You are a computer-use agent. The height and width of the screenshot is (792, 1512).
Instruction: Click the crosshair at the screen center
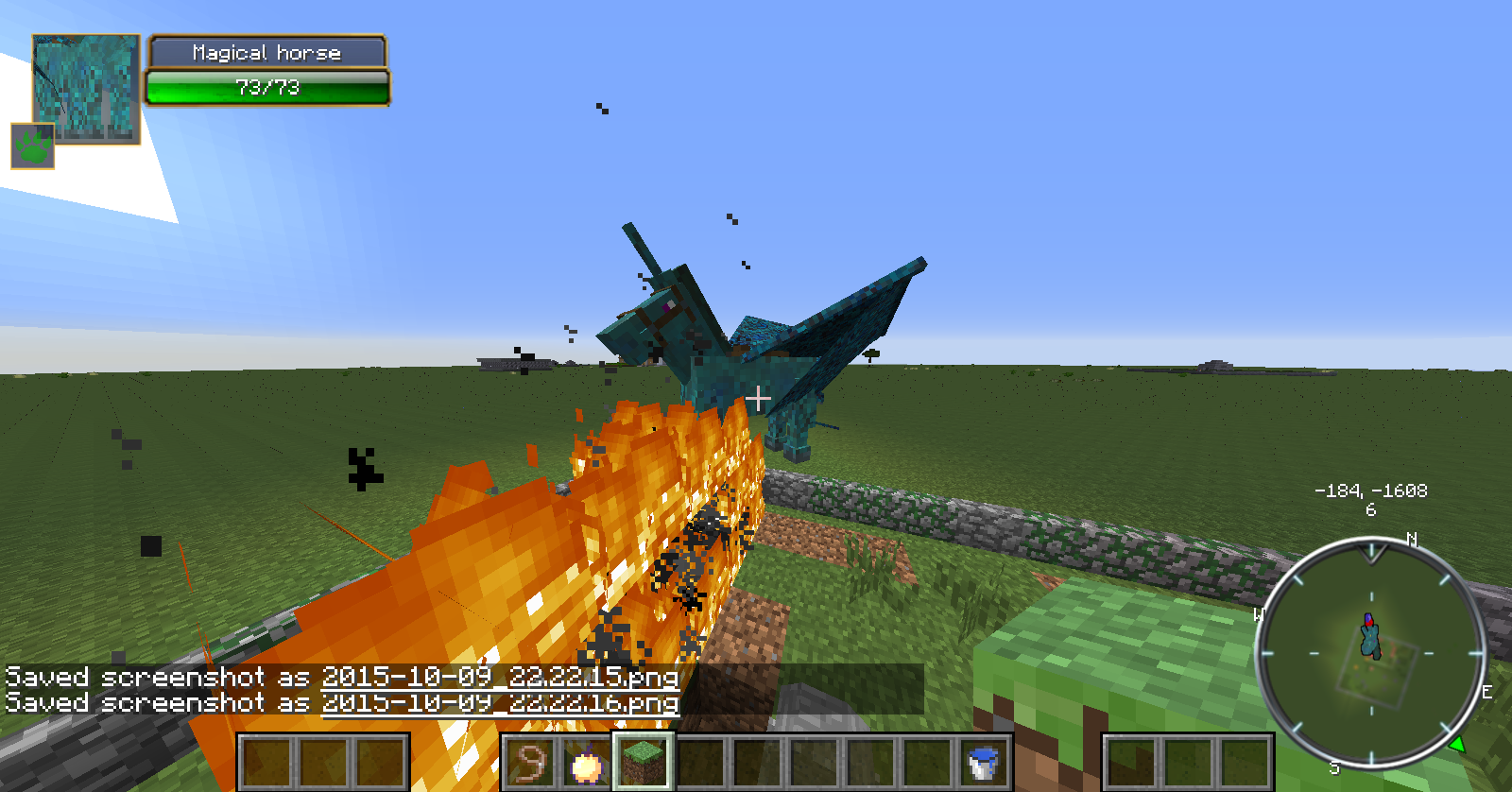coord(757,399)
